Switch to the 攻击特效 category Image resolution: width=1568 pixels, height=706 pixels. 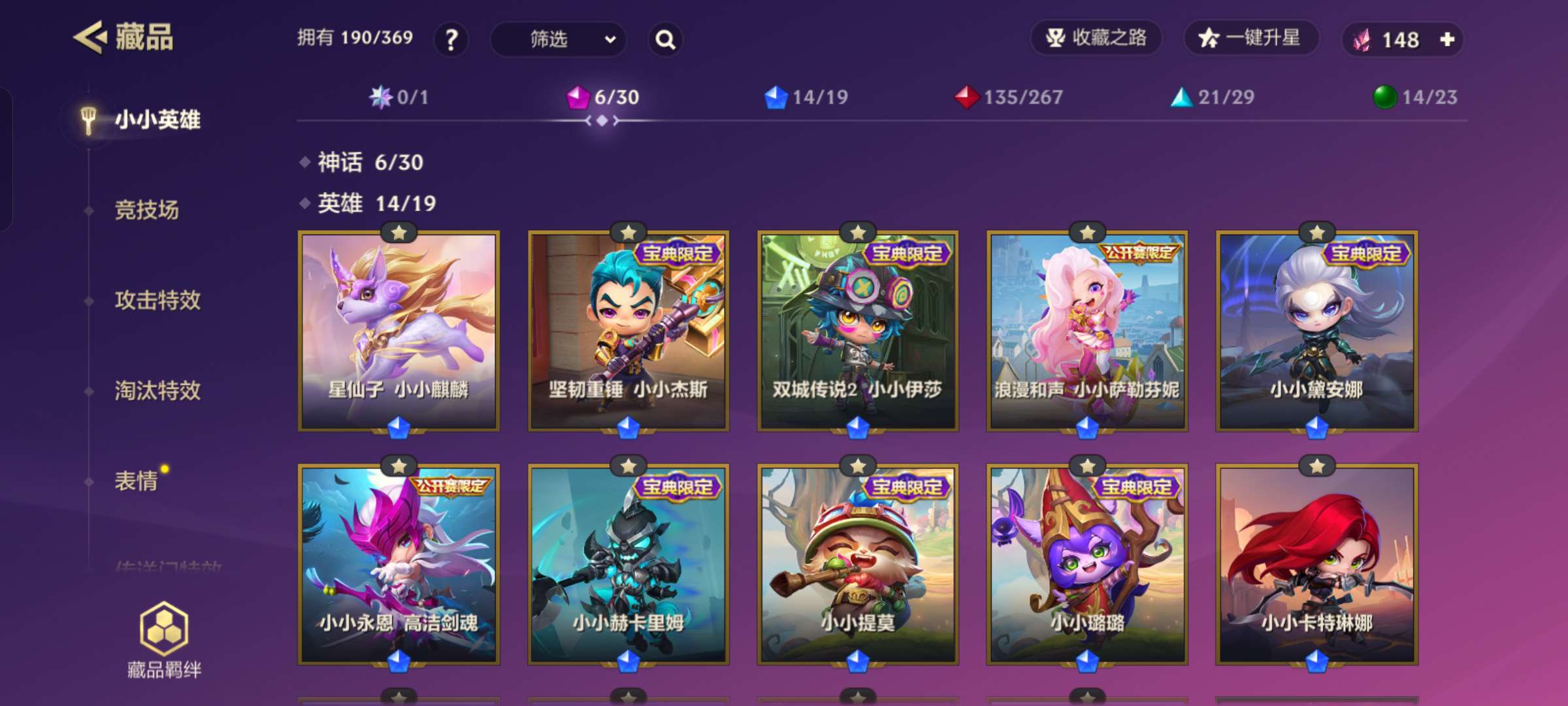(x=157, y=301)
